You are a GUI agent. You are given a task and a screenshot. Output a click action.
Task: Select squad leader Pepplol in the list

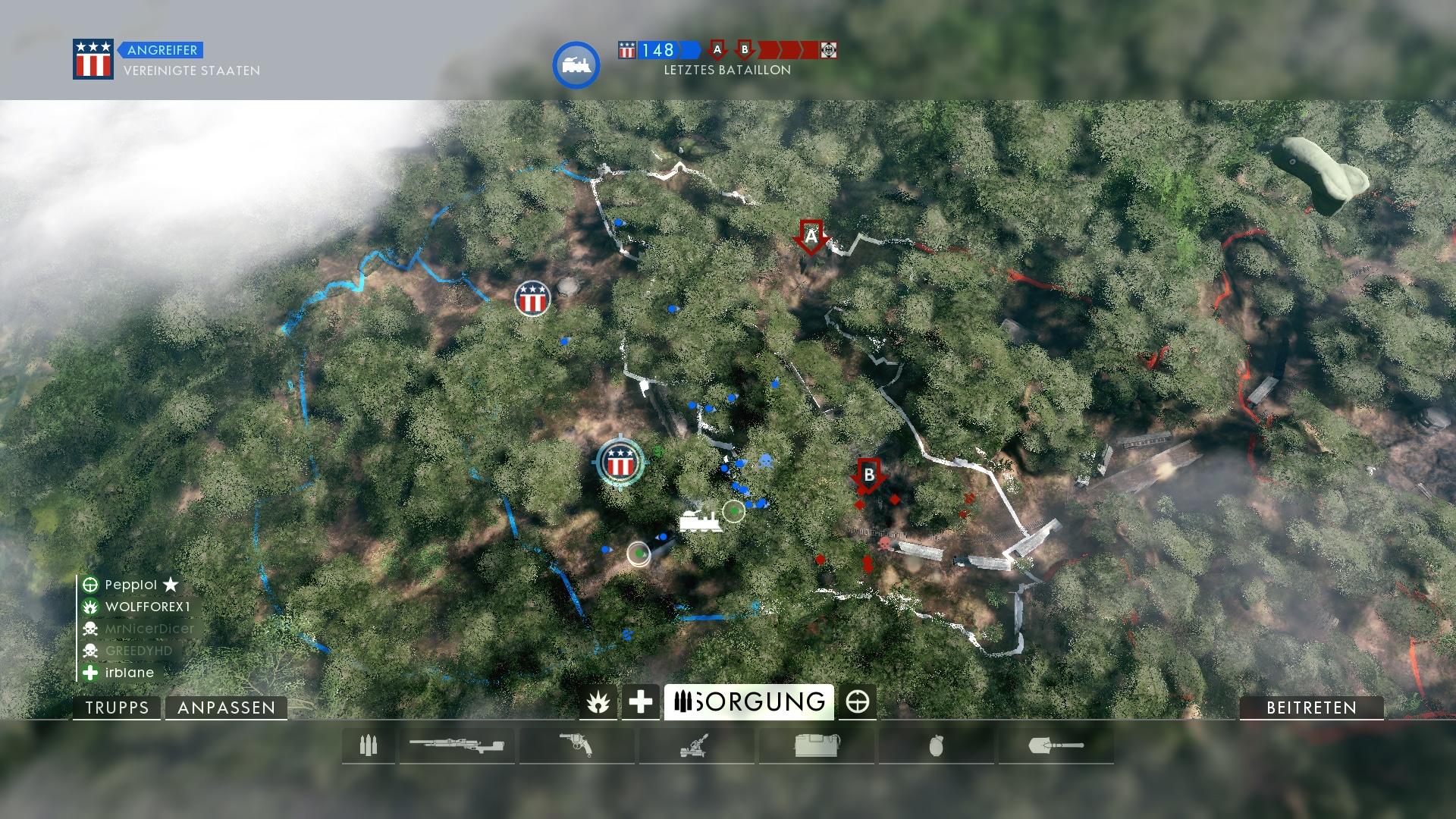pos(130,585)
